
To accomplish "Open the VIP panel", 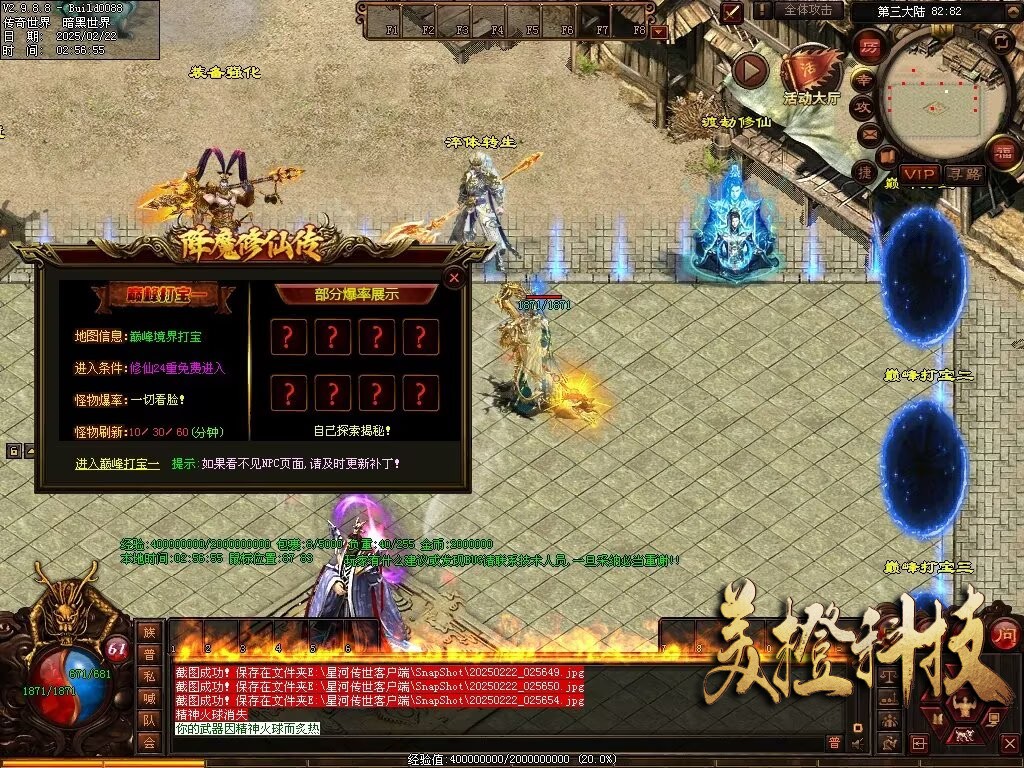I will coord(919,174).
